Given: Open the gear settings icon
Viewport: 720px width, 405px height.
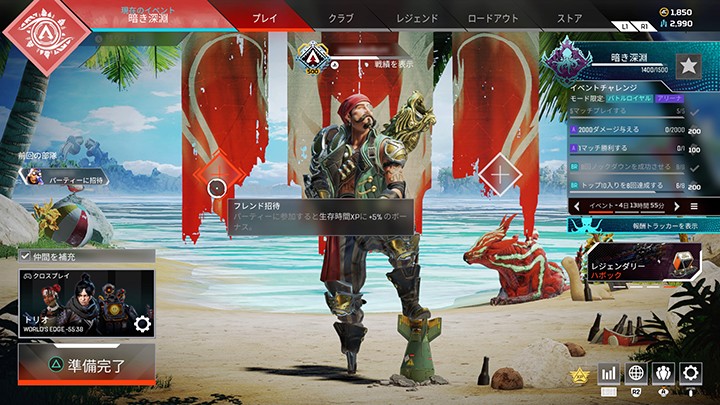Looking at the screenshot, I should tap(690, 373).
